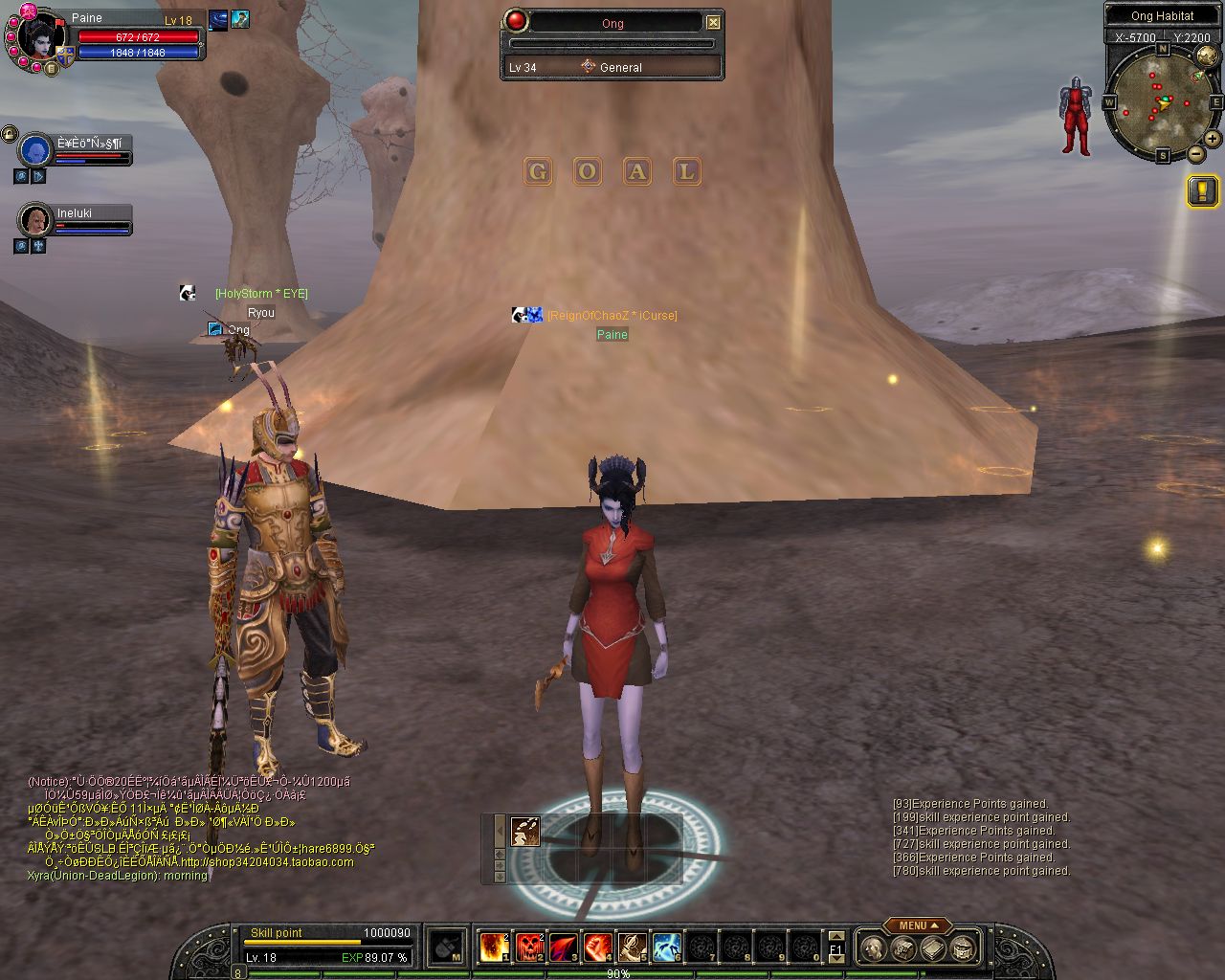This screenshot has height=980, width=1225.
Task: Open the small scroll icon below Paine's portrait
Action: tap(52, 68)
